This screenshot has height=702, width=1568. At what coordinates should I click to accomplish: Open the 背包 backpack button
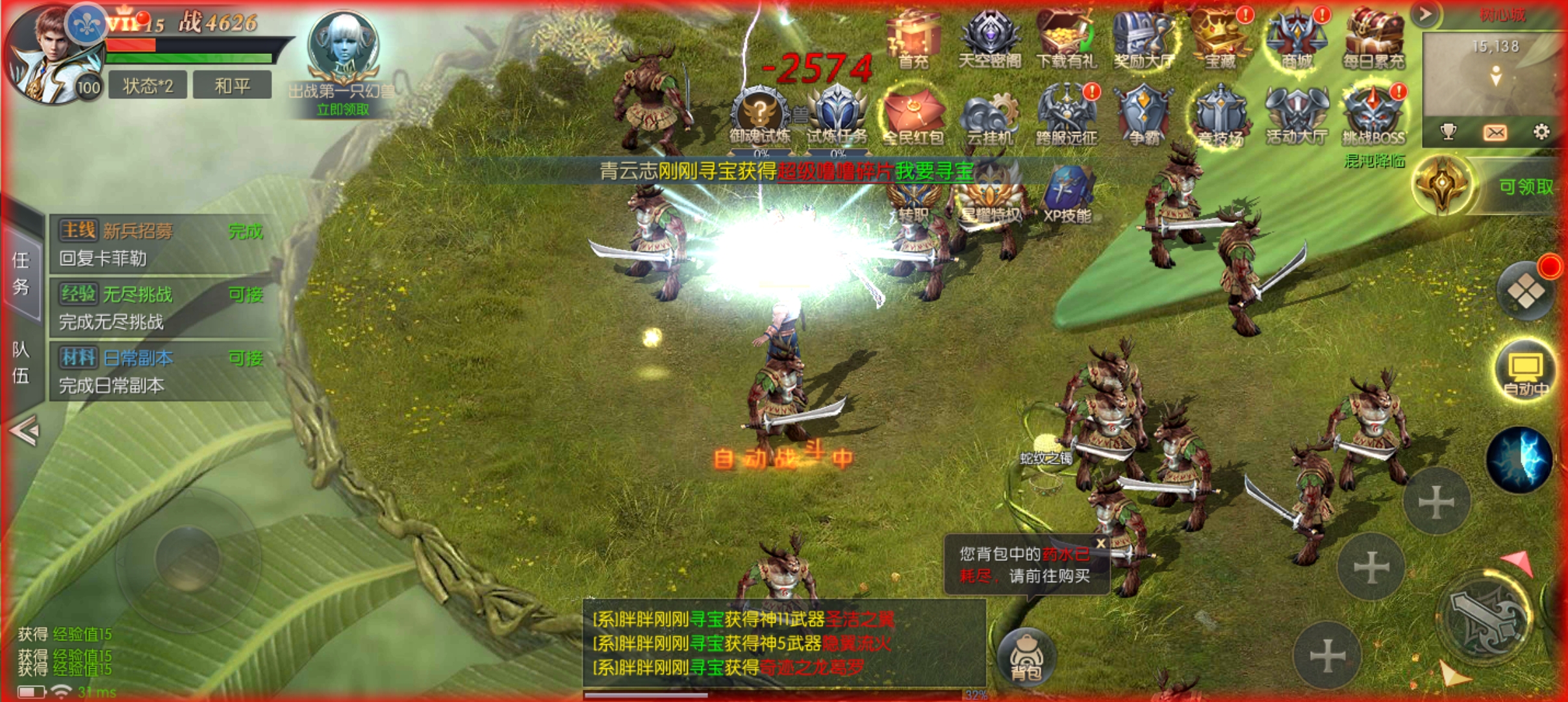click(x=1026, y=656)
